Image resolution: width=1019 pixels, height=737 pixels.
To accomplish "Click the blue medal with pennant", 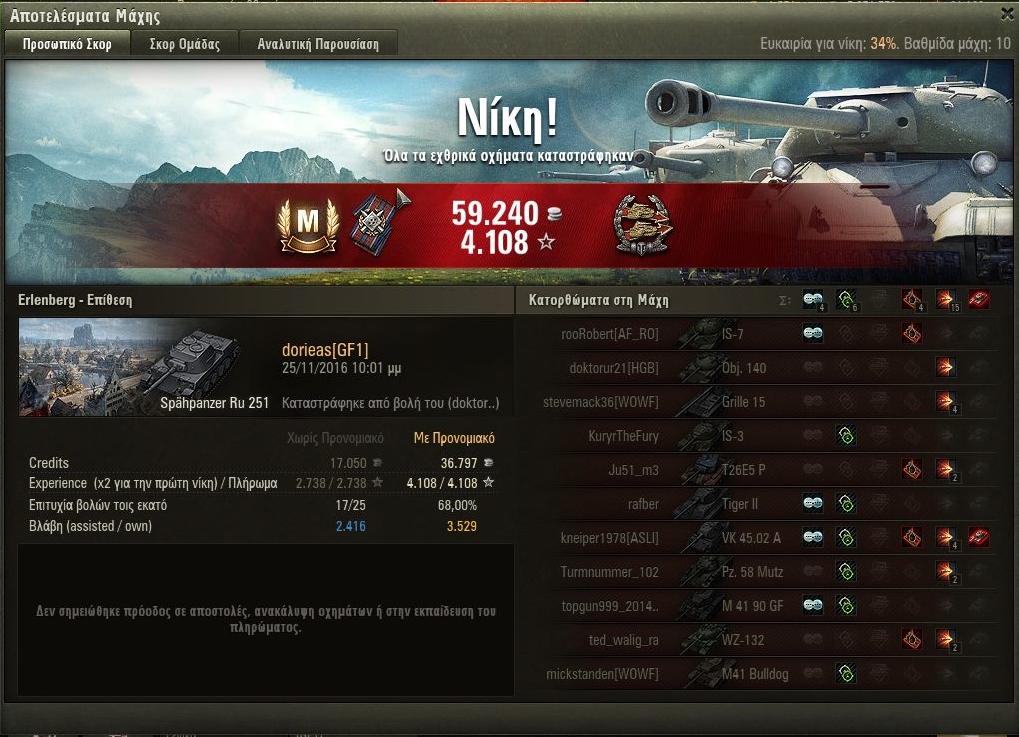I will (x=376, y=222).
